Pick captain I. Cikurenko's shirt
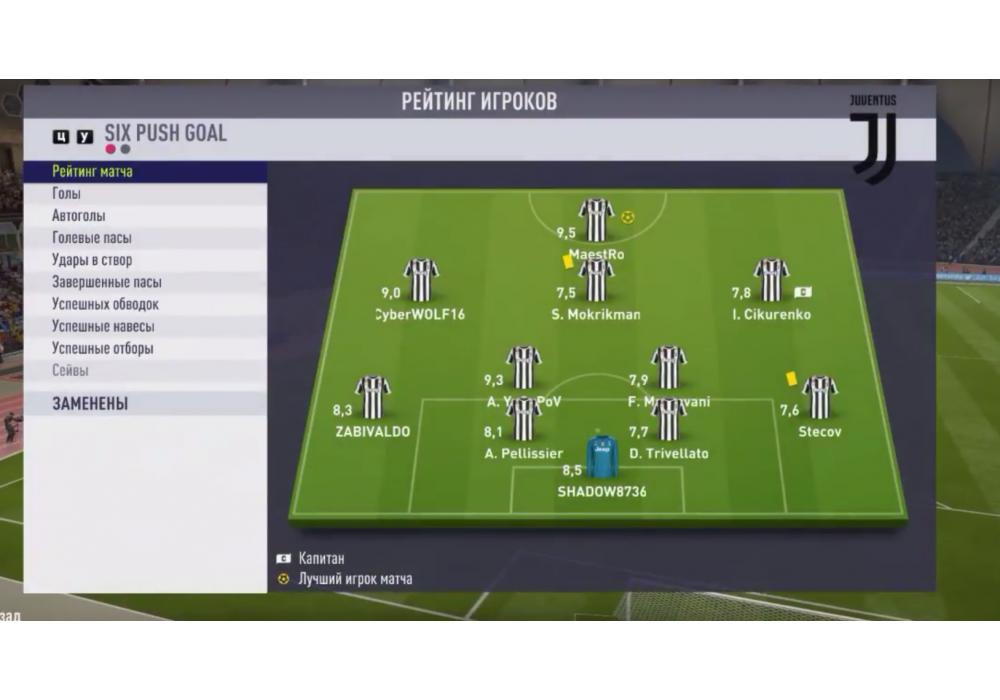Viewport: 1000px width, 700px height. pos(771,280)
